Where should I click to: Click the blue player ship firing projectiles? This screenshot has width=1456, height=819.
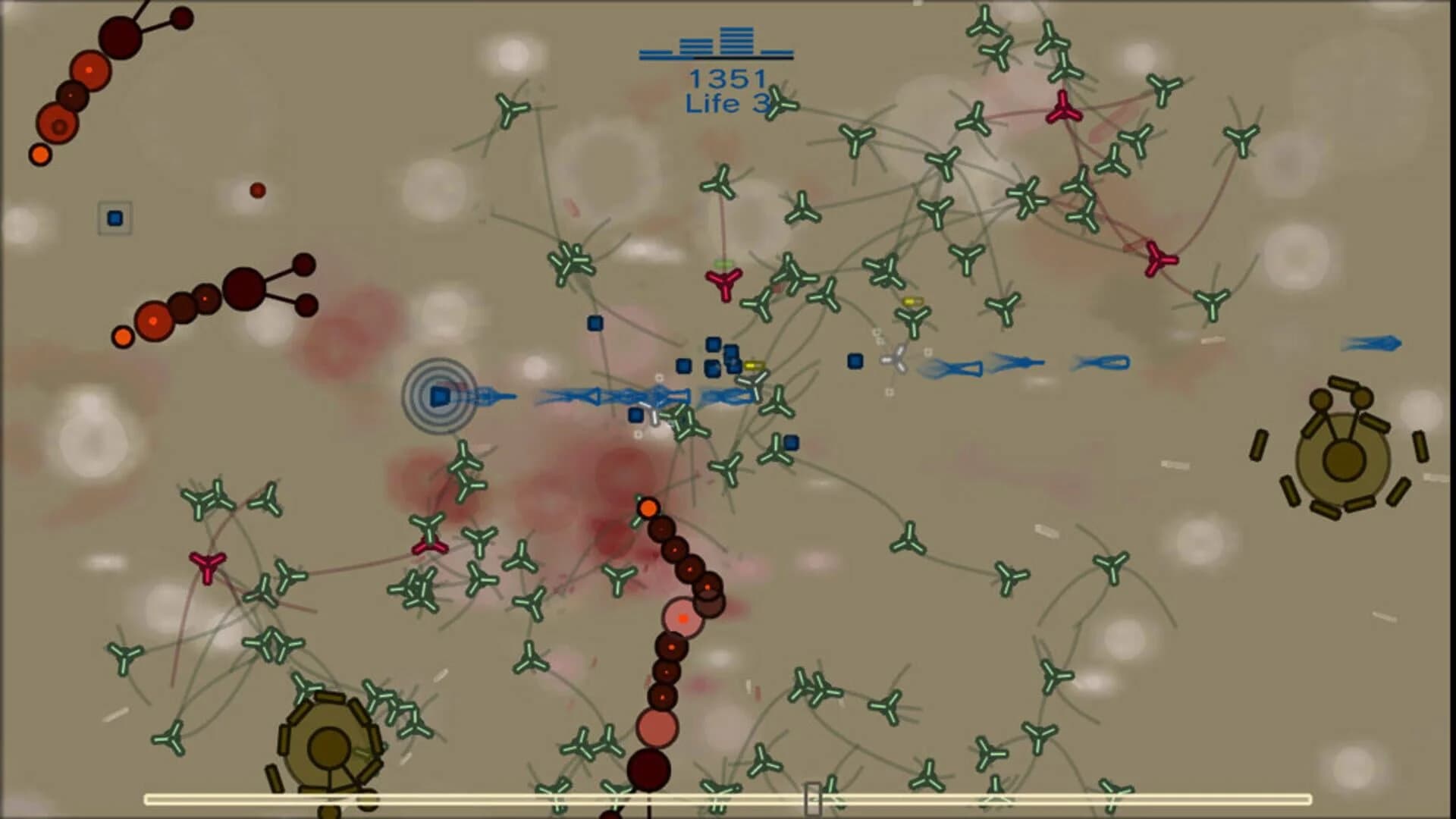point(440,394)
